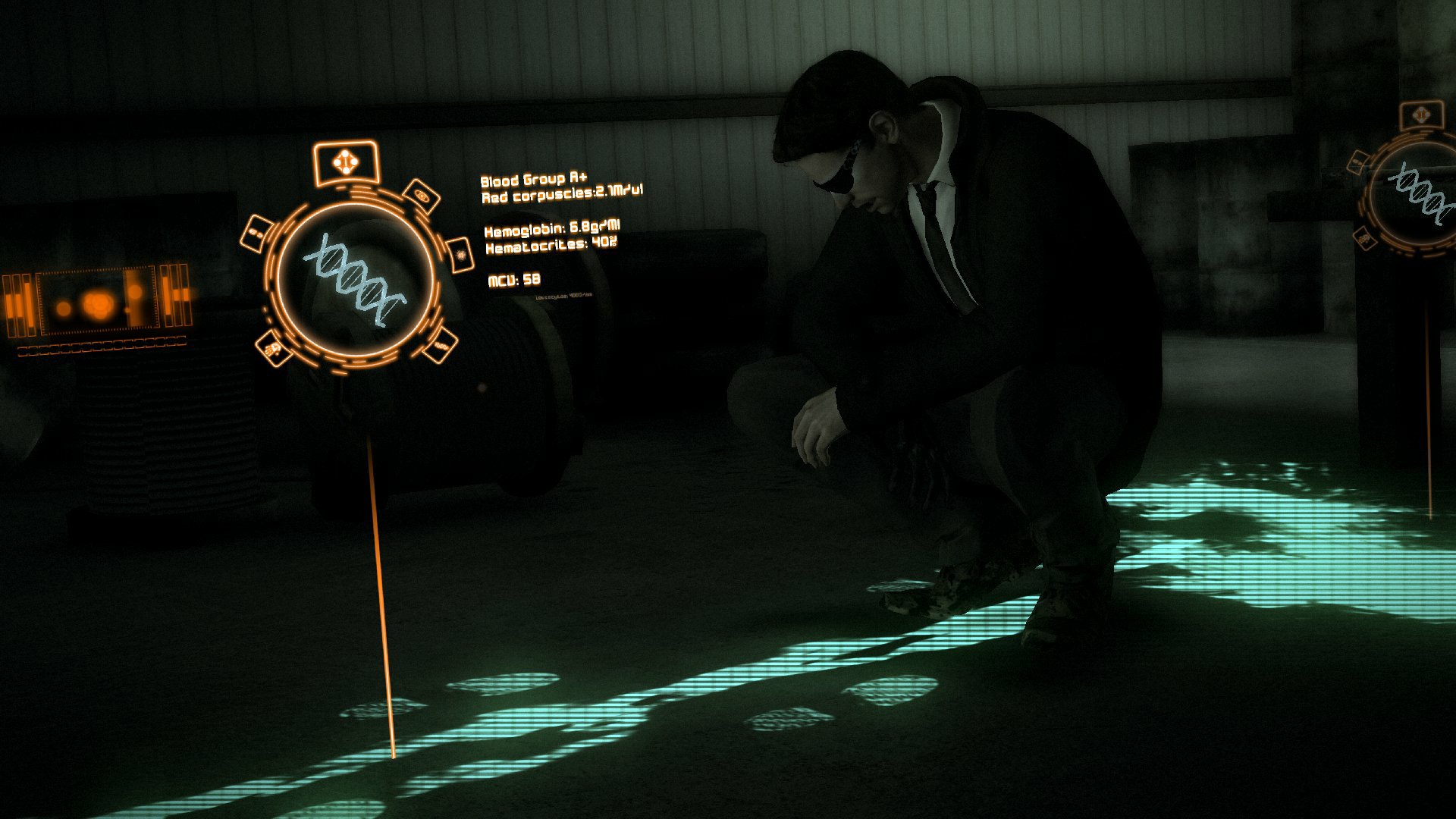Toggle the glowing blob indicator in the framed display

click(x=98, y=306)
